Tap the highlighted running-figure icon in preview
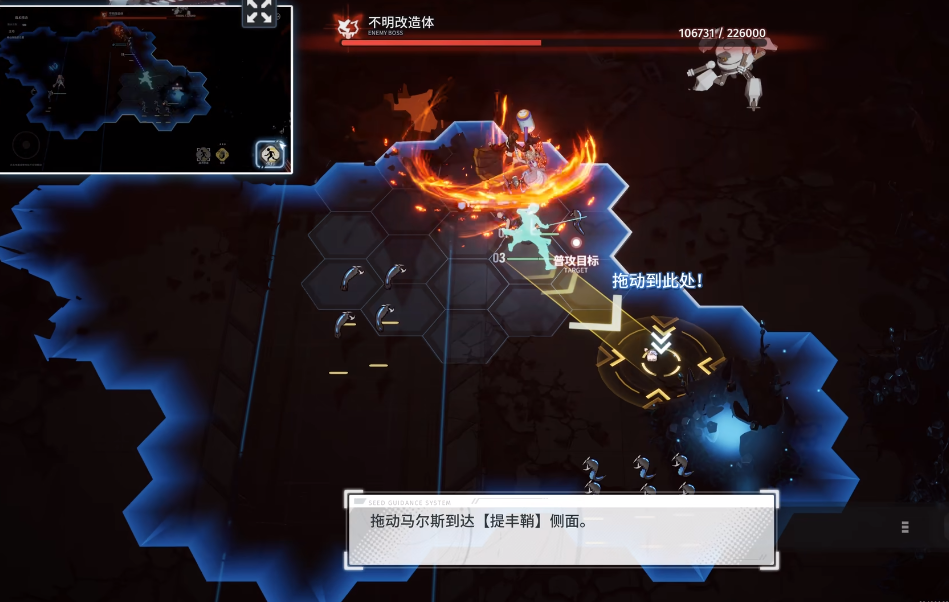 tap(269, 154)
